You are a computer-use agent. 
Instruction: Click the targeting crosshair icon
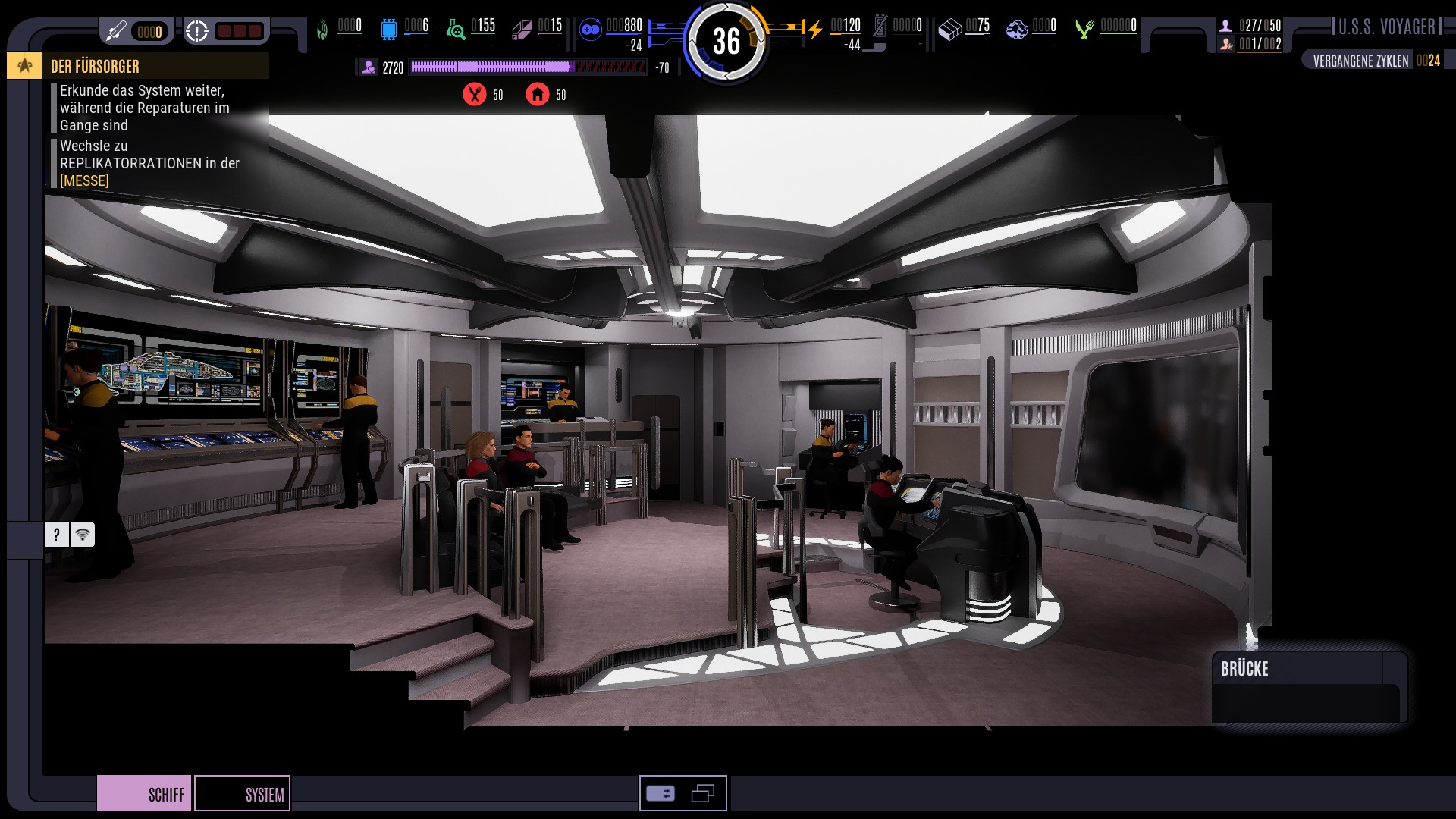[197, 31]
